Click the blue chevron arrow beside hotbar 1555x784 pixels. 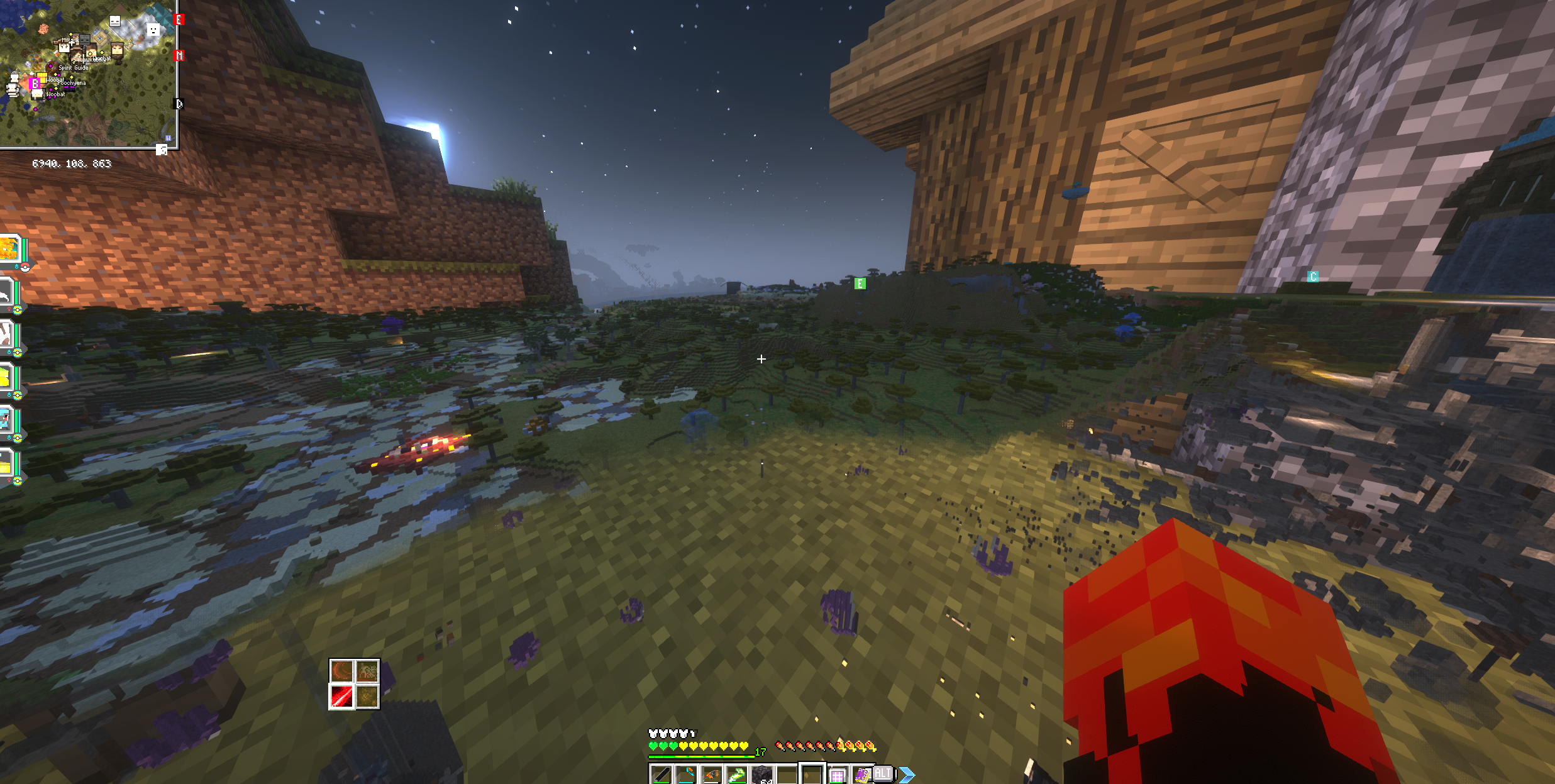click(907, 775)
